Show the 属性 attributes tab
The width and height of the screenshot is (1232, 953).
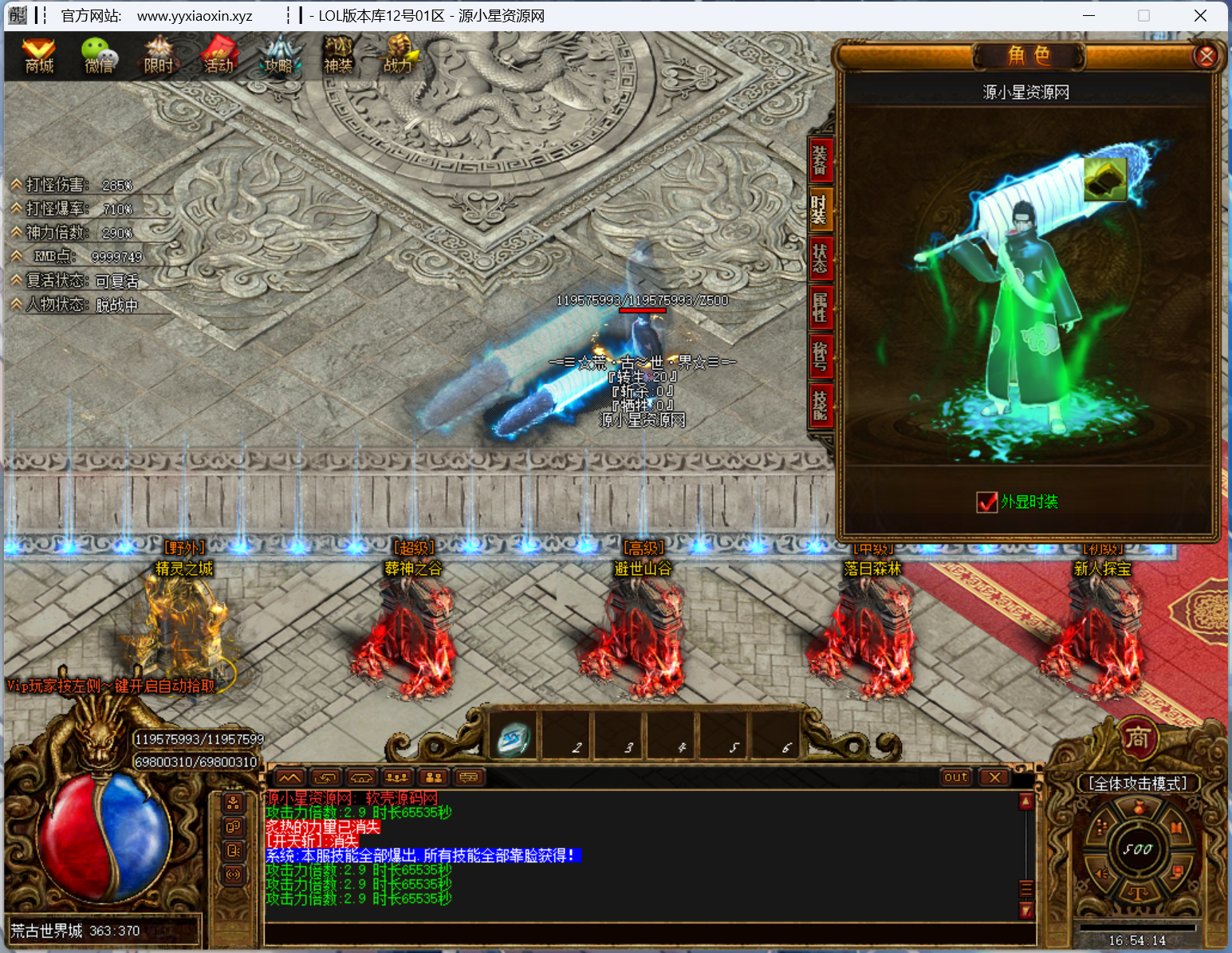point(820,307)
